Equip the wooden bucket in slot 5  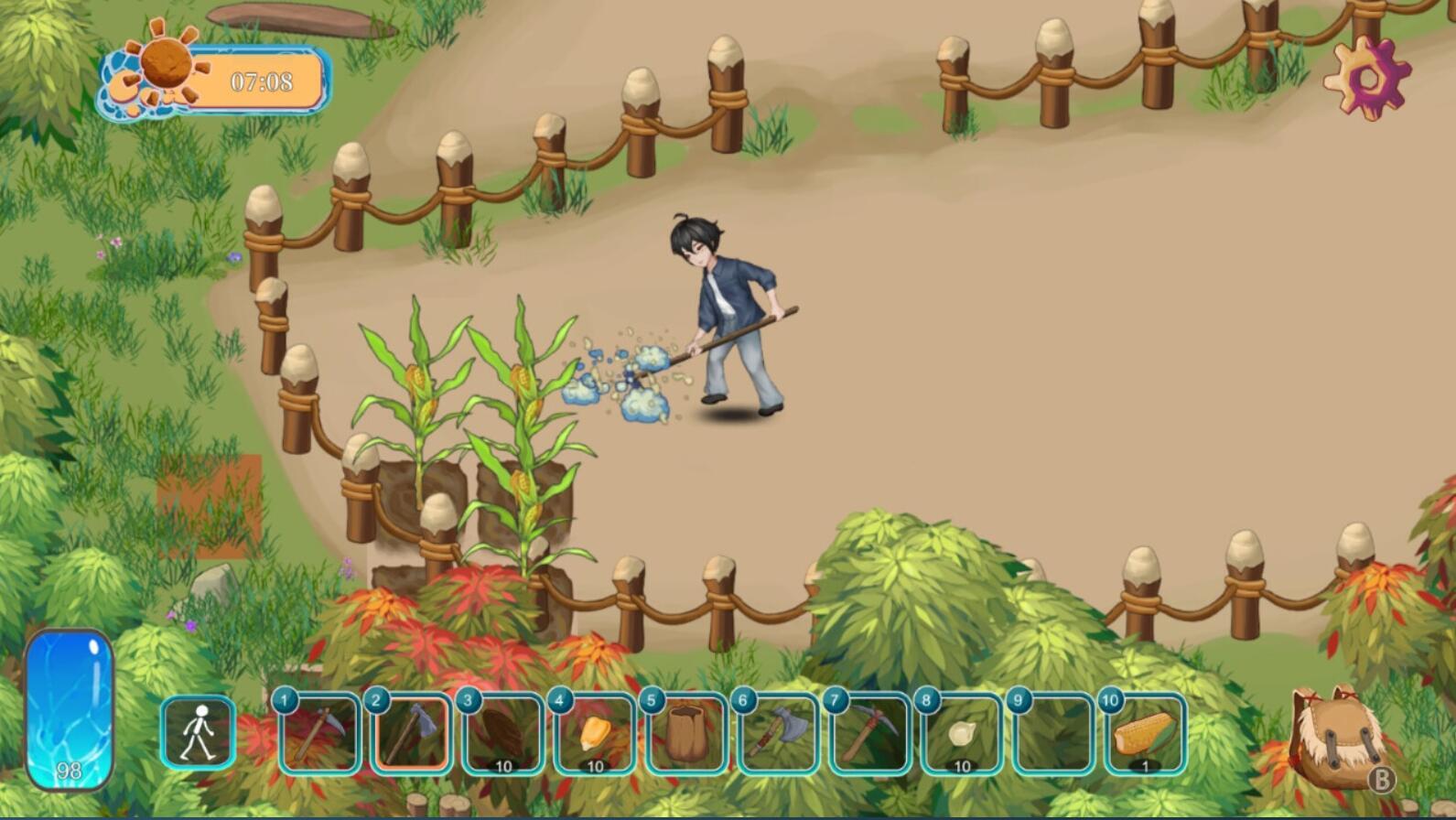(685, 737)
